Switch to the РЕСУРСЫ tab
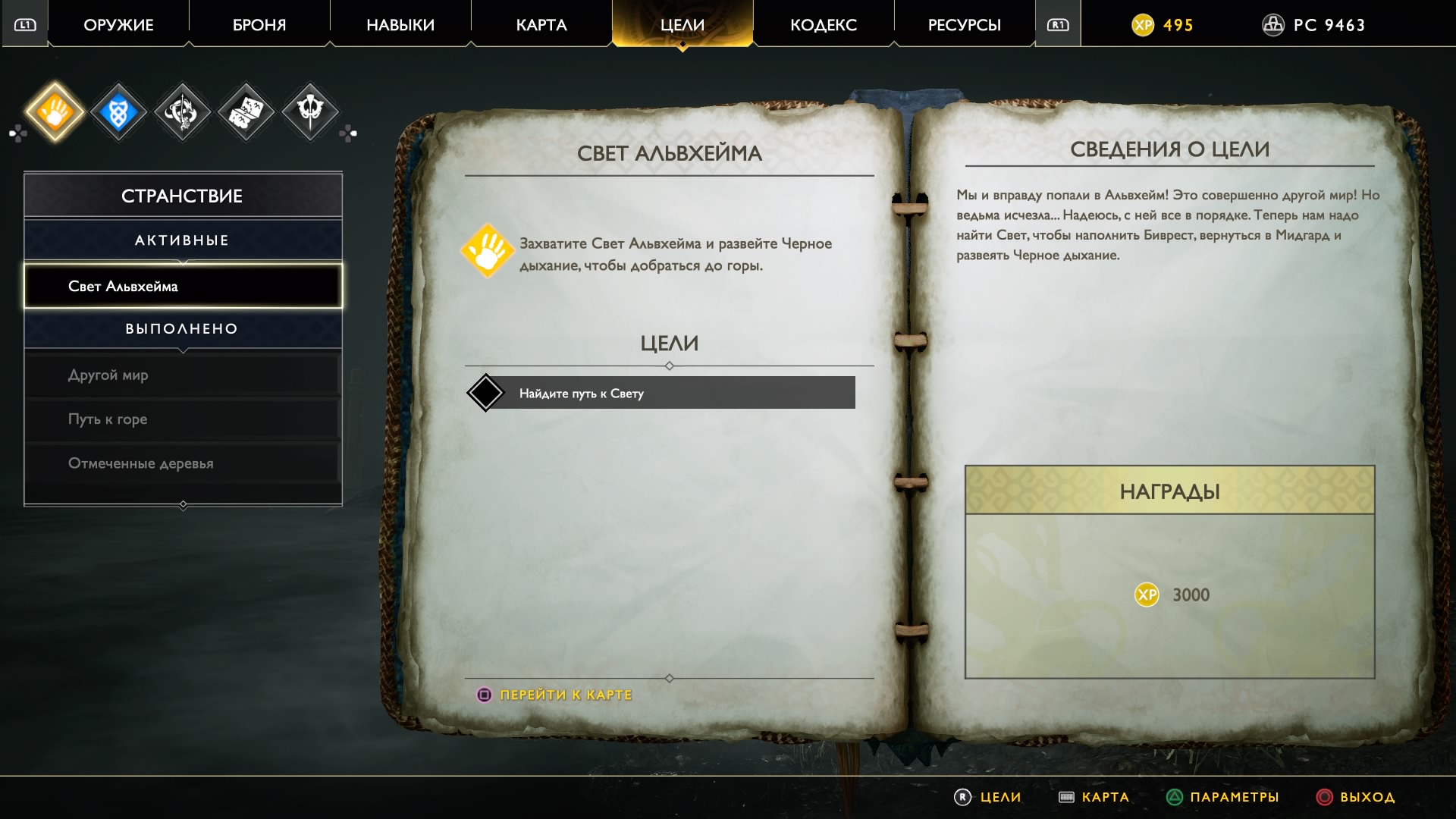Viewport: 1456px width, 819px height. coord(965,25)
